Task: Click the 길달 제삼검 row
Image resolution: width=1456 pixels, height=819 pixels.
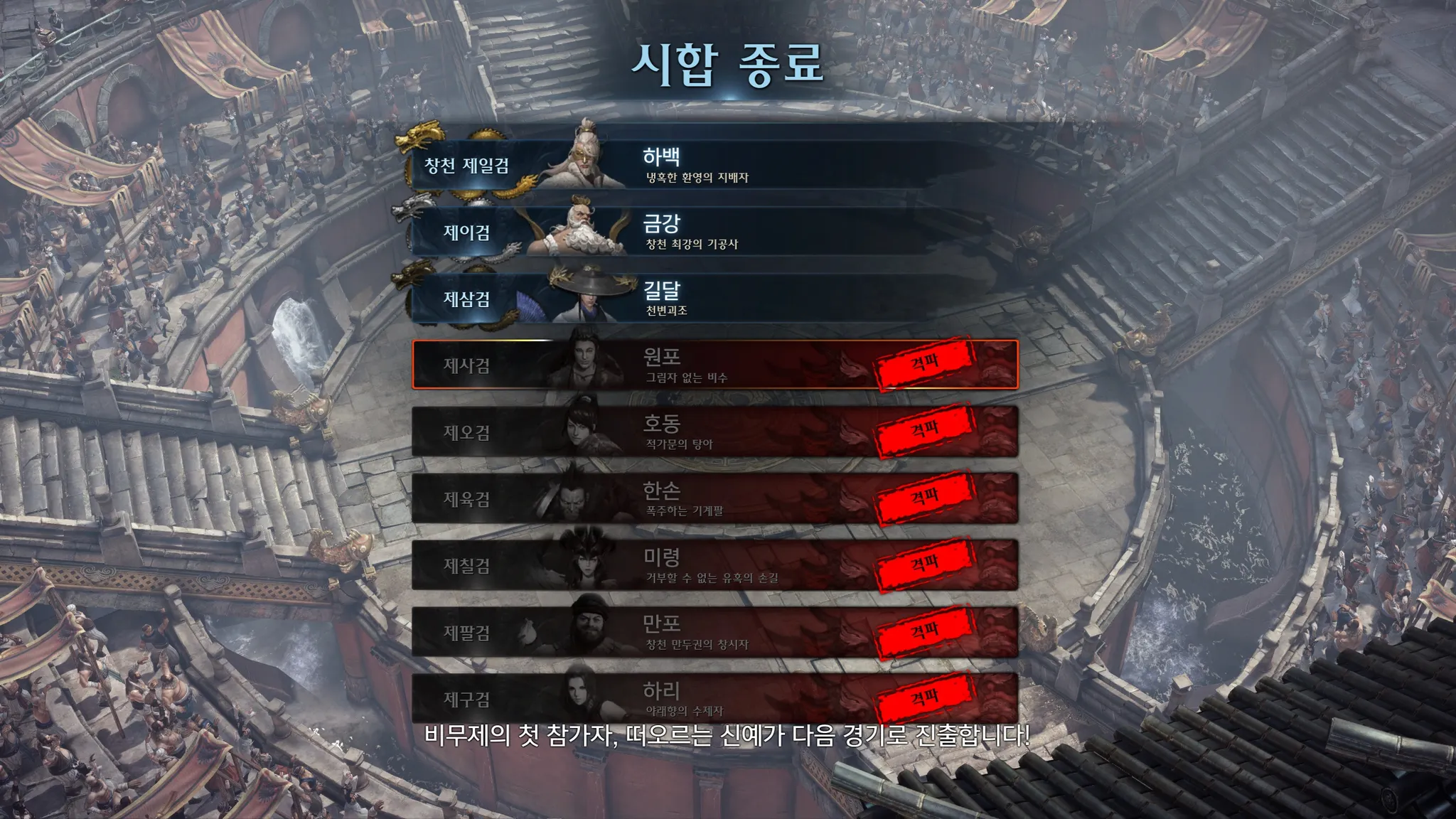Action: (714, 299)
